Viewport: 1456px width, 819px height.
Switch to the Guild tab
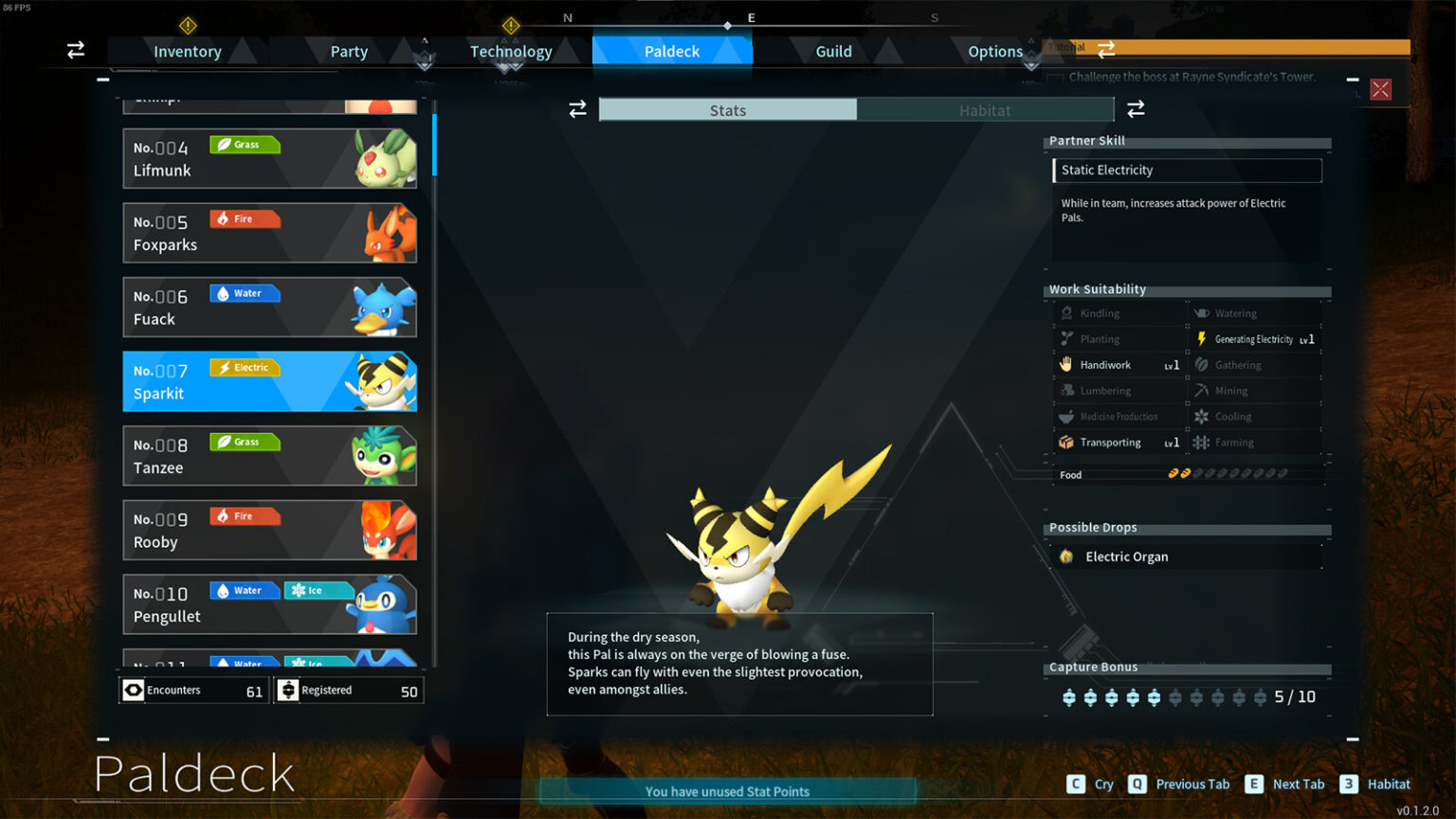(x=834, y=51)
